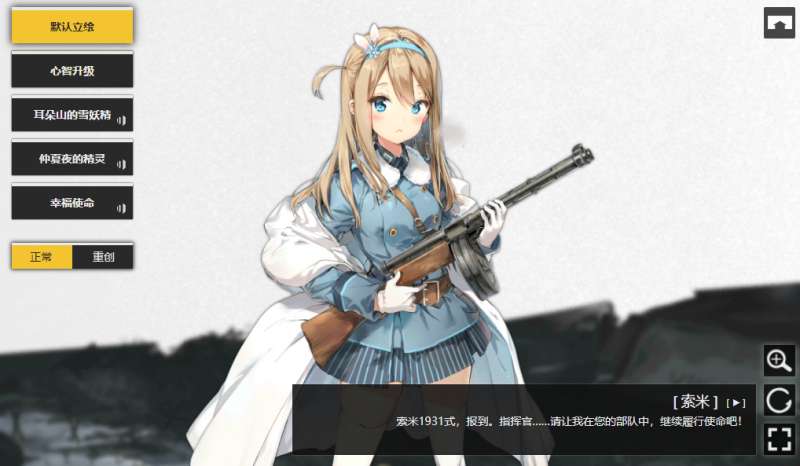Play the 索米 voice line

click(737, 402)
